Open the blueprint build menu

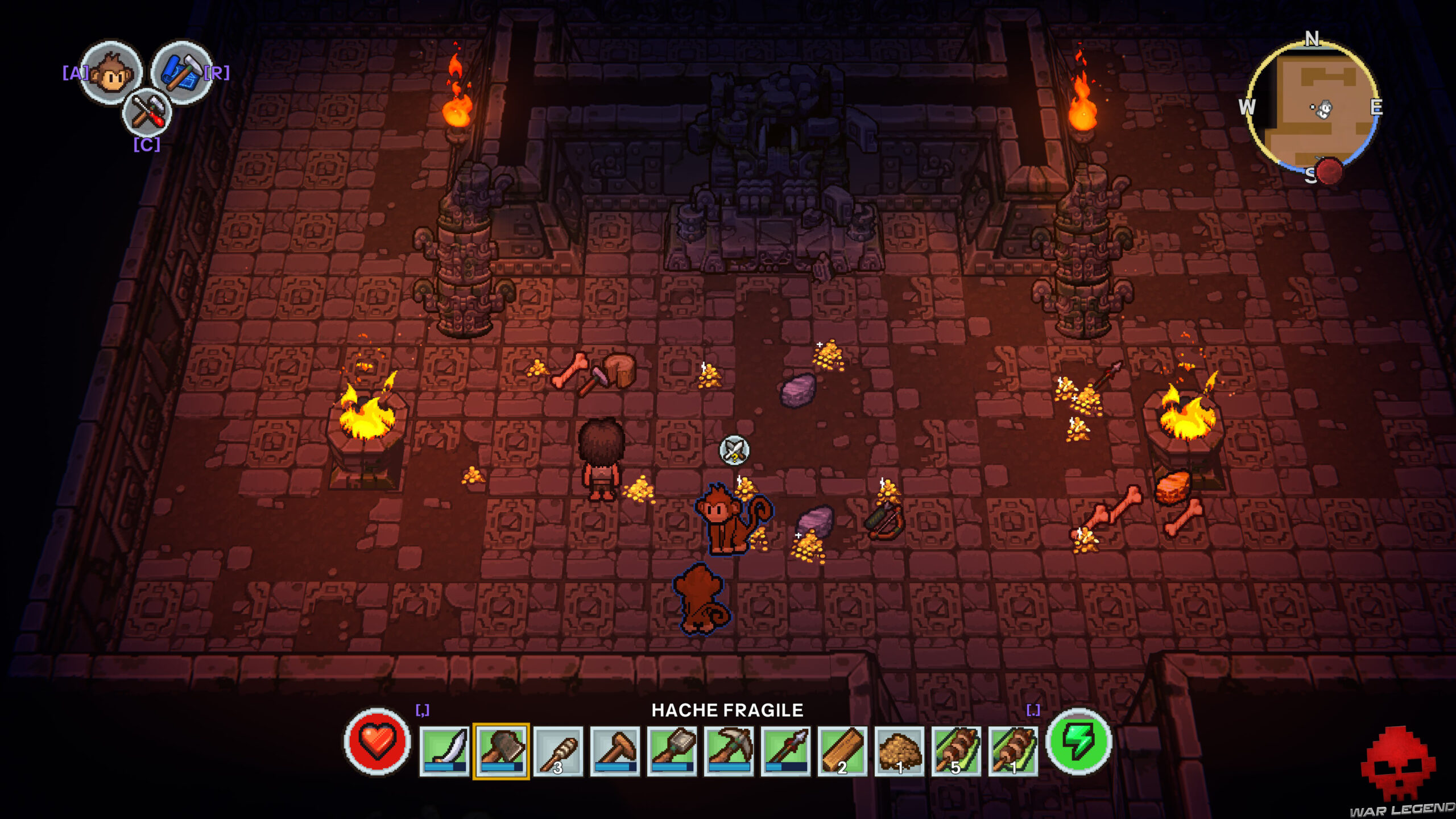[181, 72]
